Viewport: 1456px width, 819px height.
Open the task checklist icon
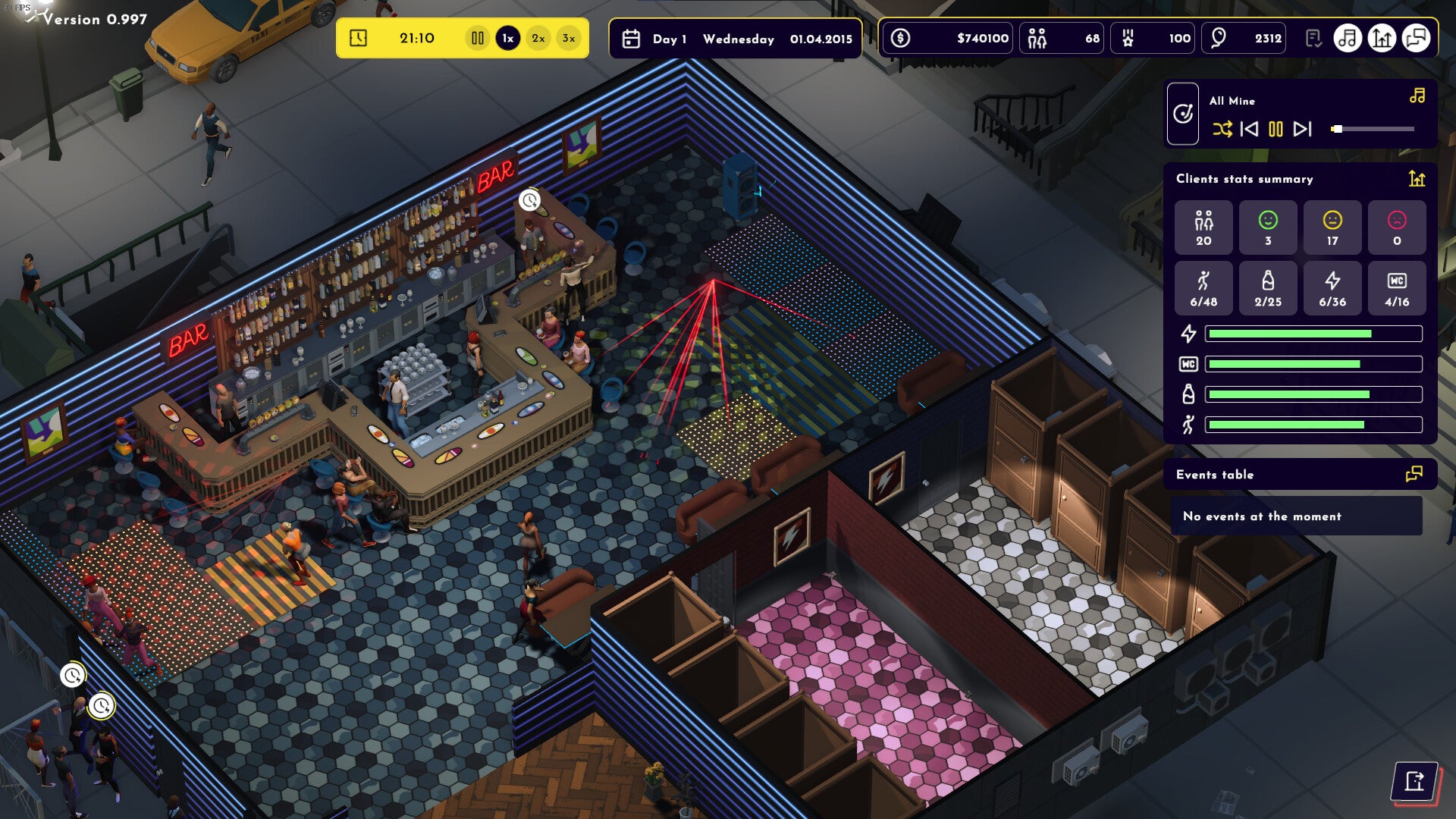[1313, 38]
